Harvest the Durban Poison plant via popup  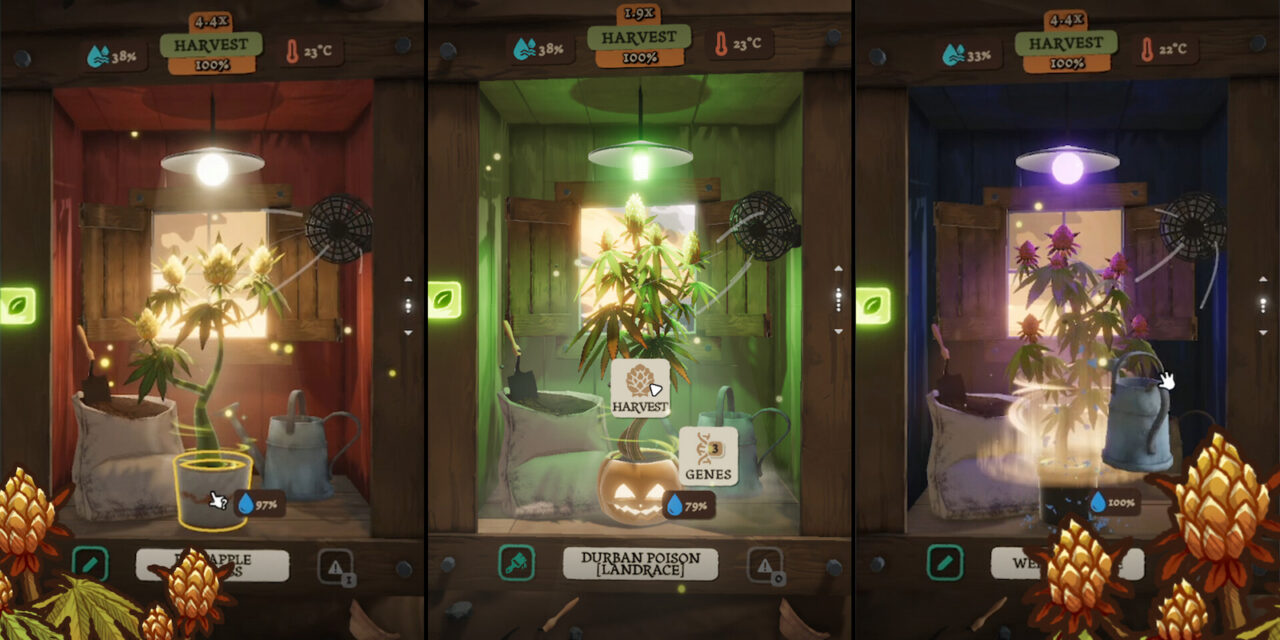point(640,388)
